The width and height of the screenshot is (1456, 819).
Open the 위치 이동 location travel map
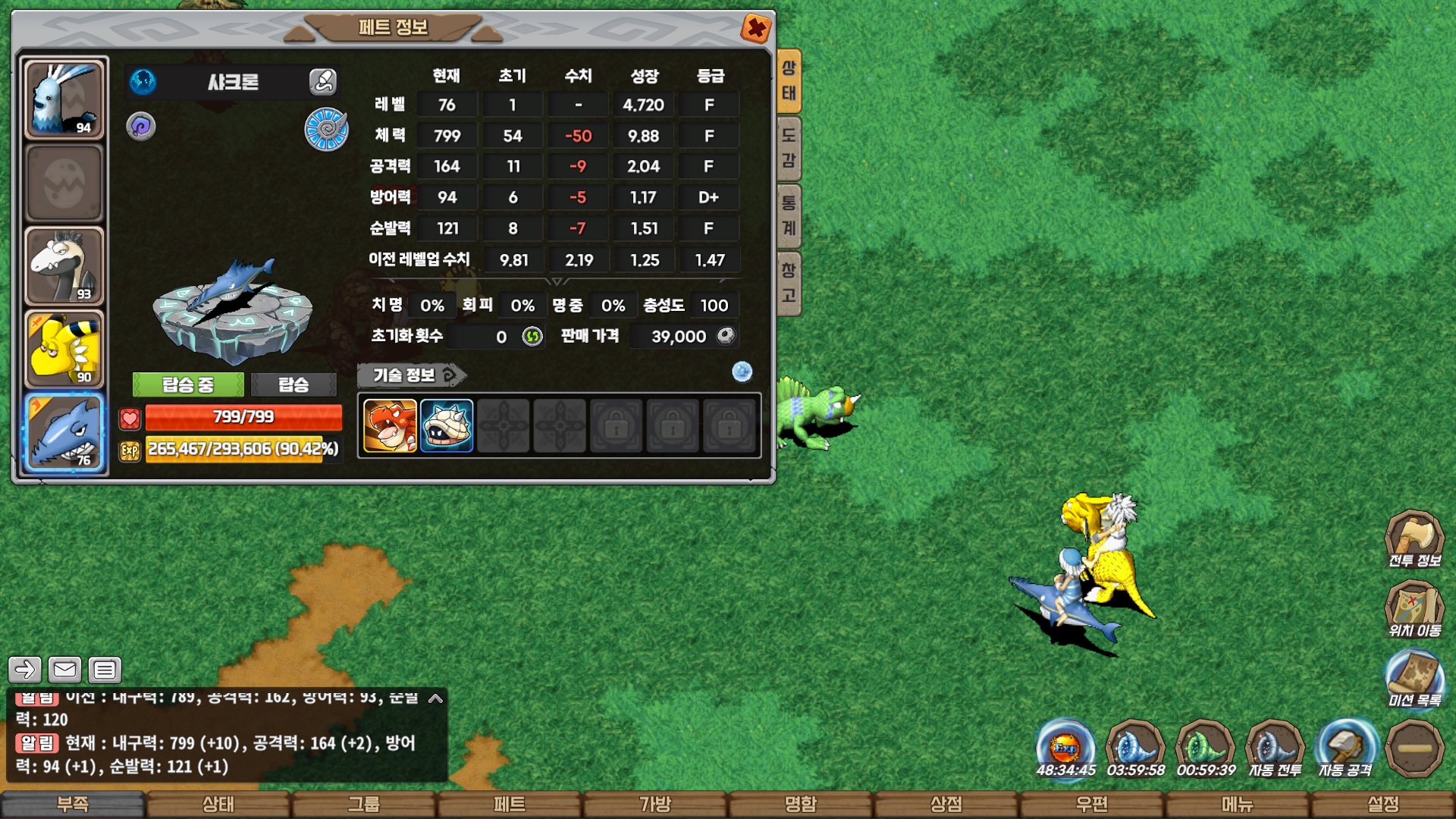pos(1414,610)
